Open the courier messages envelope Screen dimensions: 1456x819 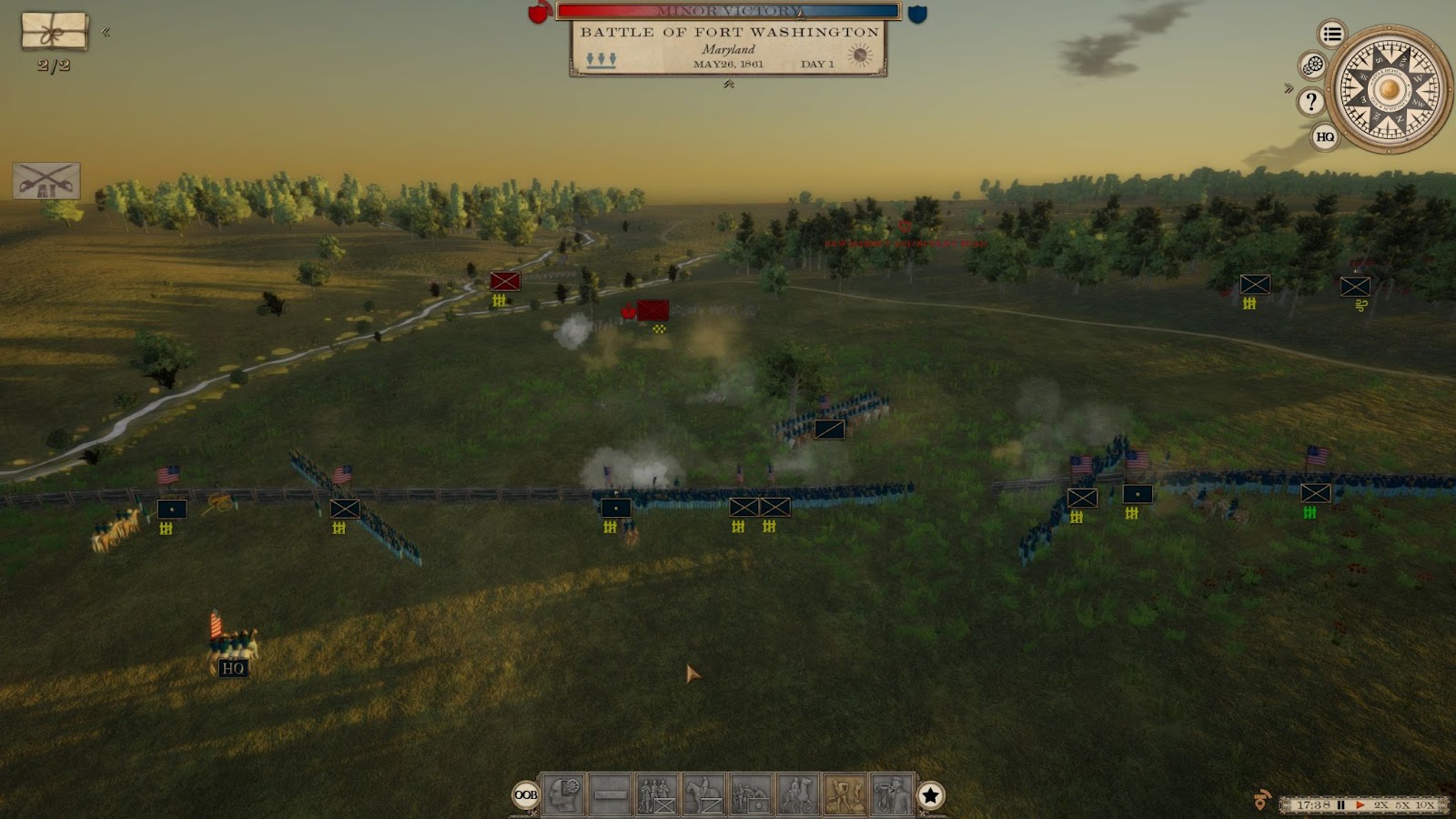(x=55, y=31)
